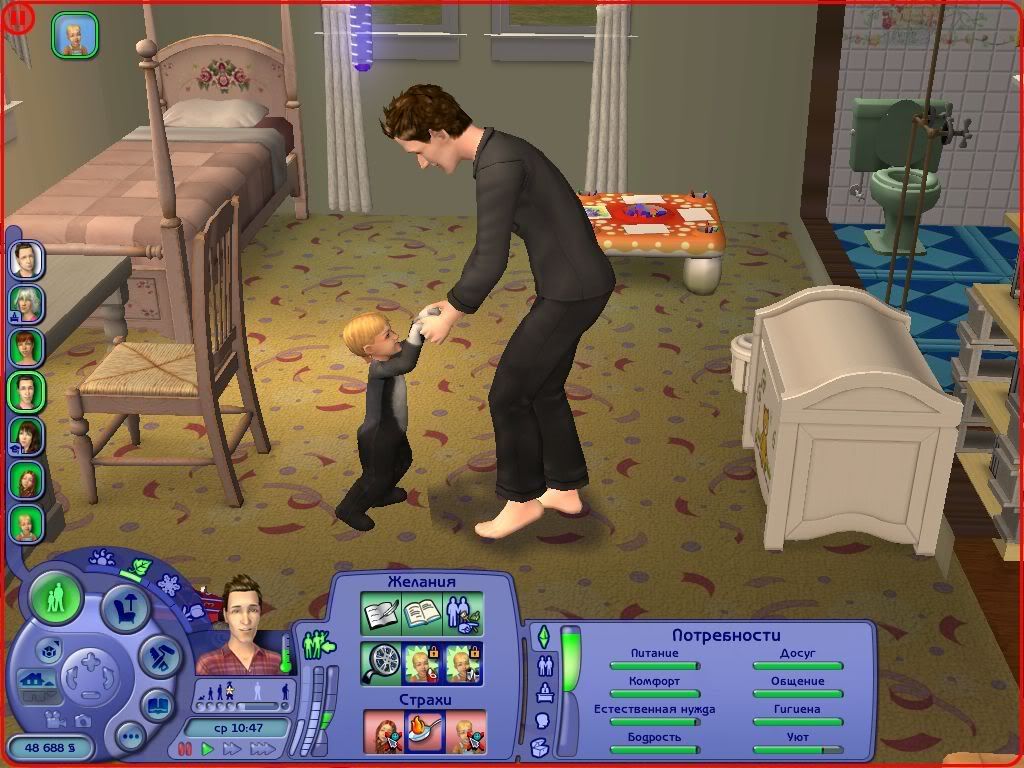Set game speed to triple fast forward

pyautogui.click(x=262, y=748)
